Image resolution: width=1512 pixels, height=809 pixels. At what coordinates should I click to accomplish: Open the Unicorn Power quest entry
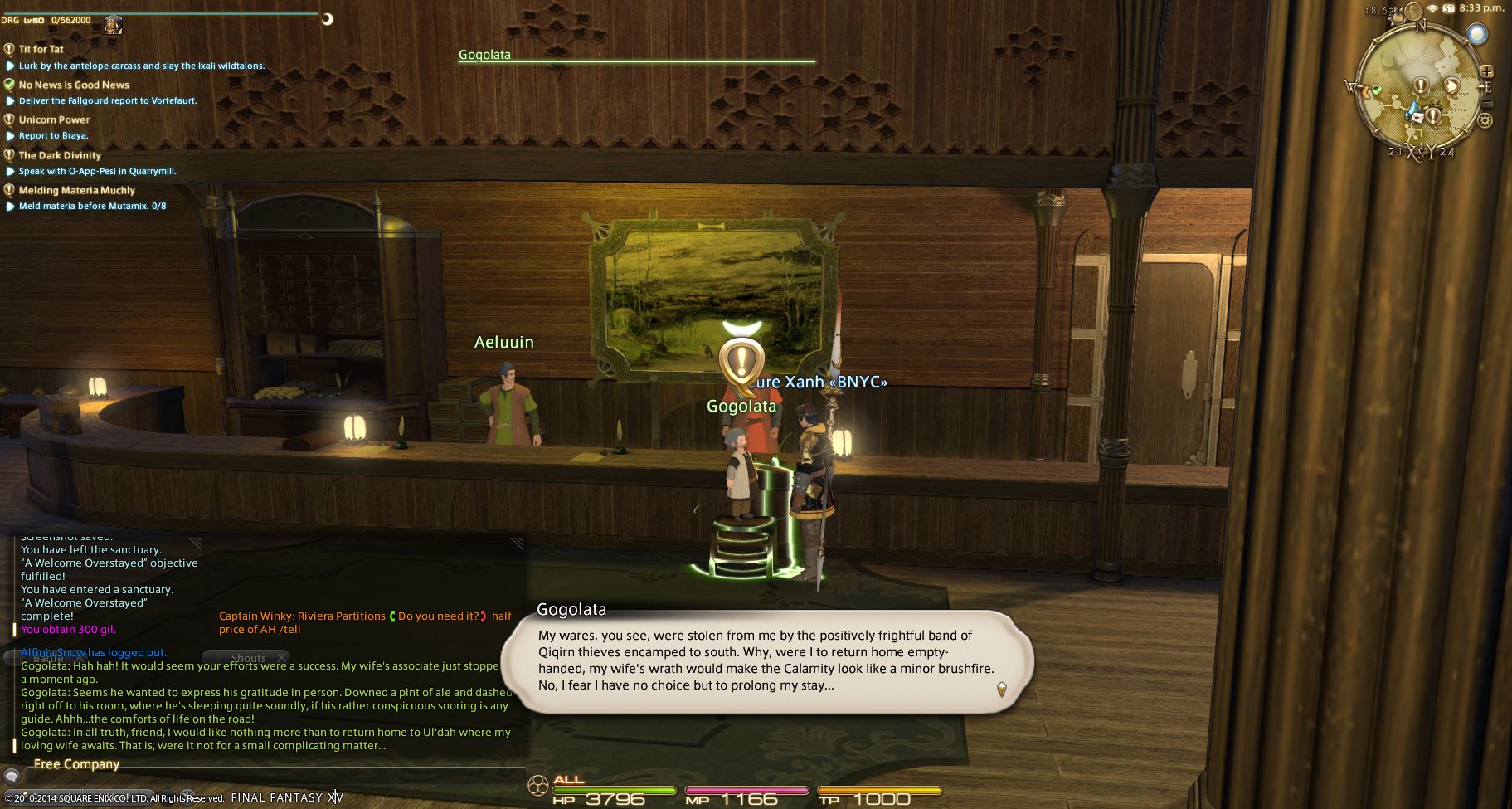54,119
